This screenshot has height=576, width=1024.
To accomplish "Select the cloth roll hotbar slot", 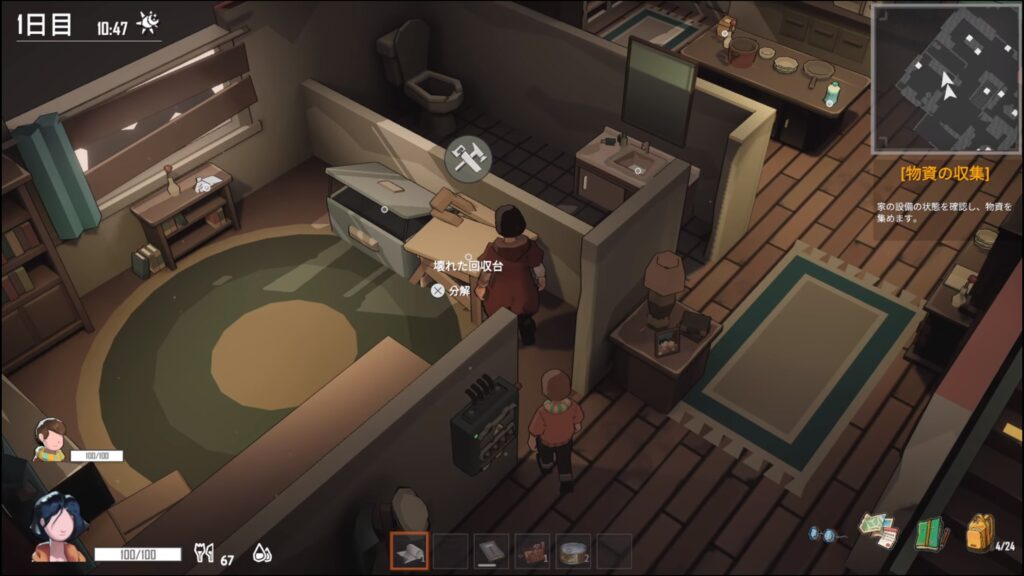I will 408,551.
